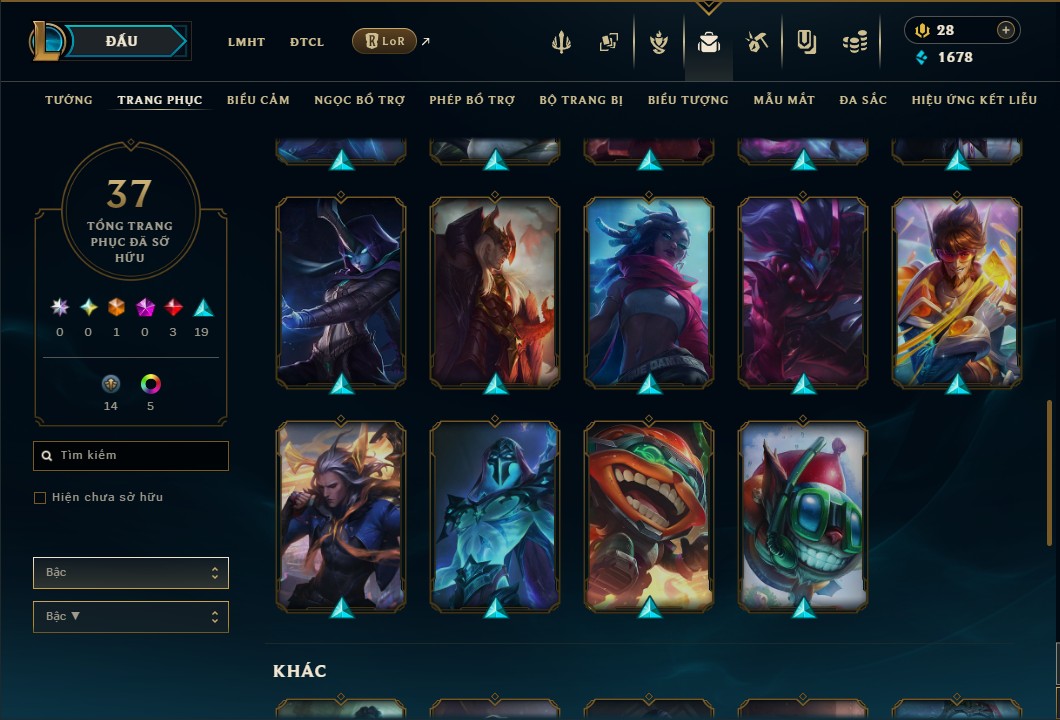Click the Tìm kiếm search field
Screen dimensions: 1060x720
(131, 456)
